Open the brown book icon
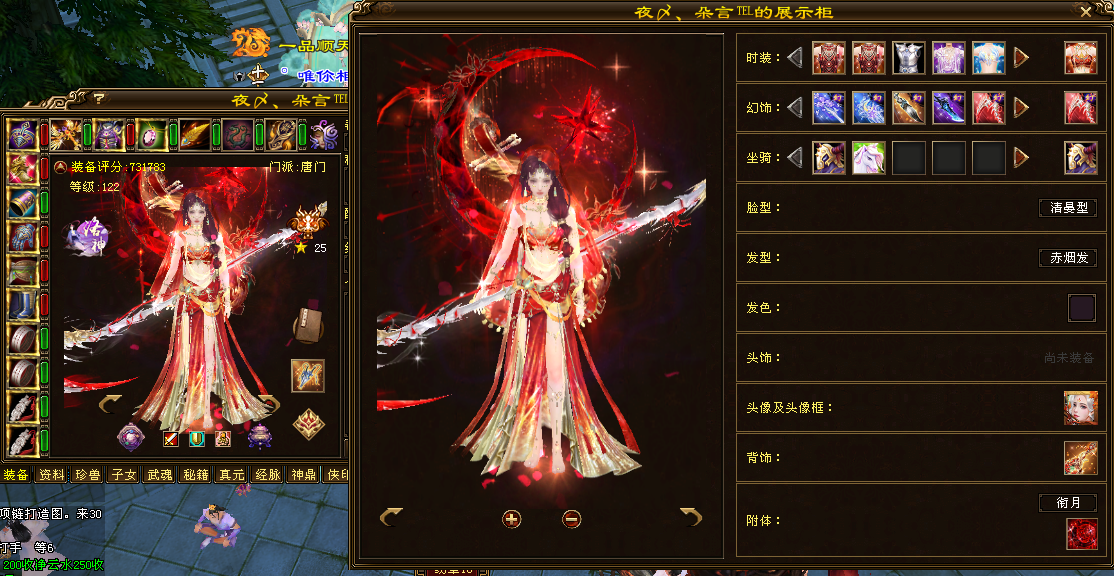 coord(307,327)
